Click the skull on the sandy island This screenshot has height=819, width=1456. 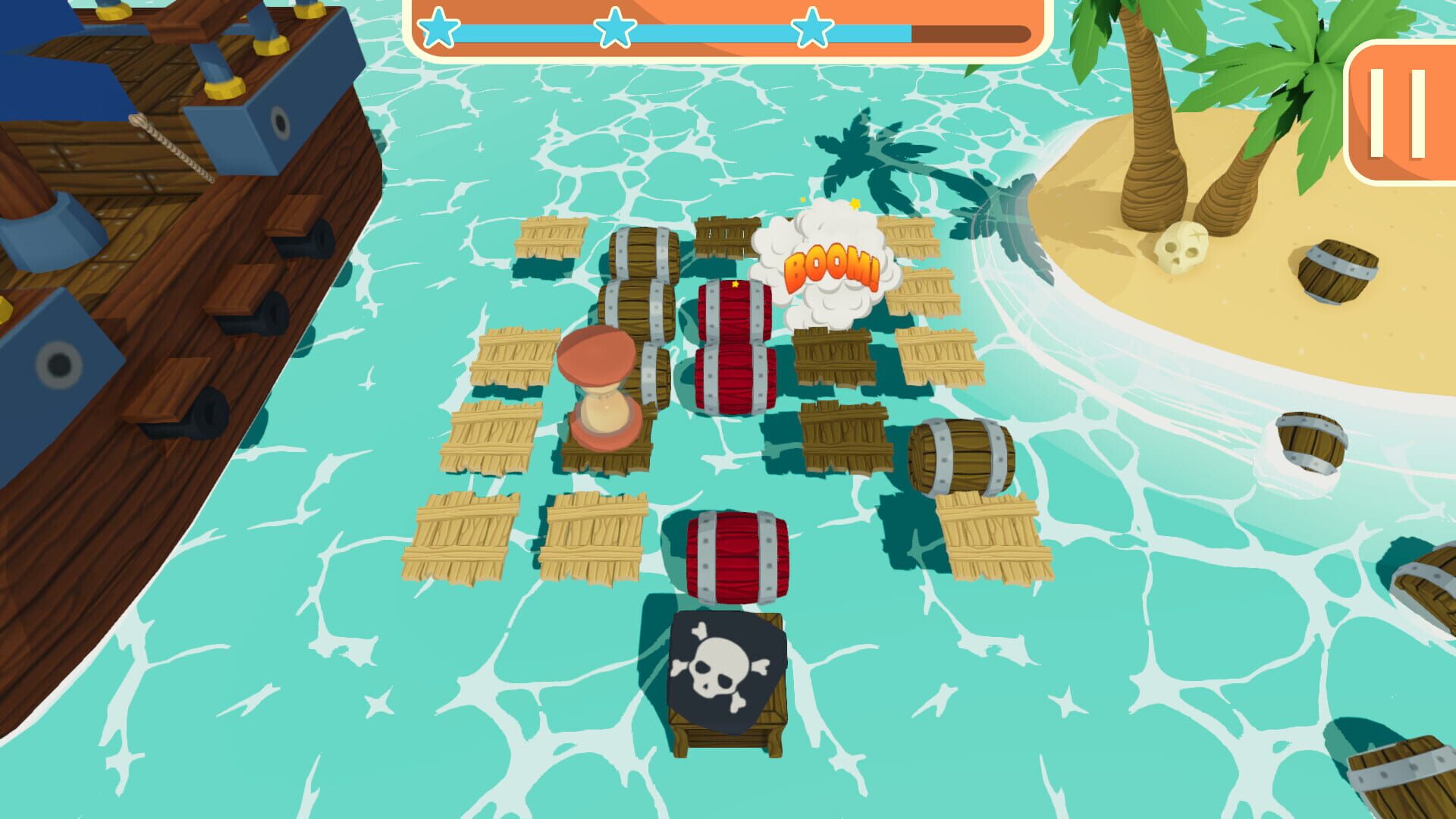(1180, 246)
